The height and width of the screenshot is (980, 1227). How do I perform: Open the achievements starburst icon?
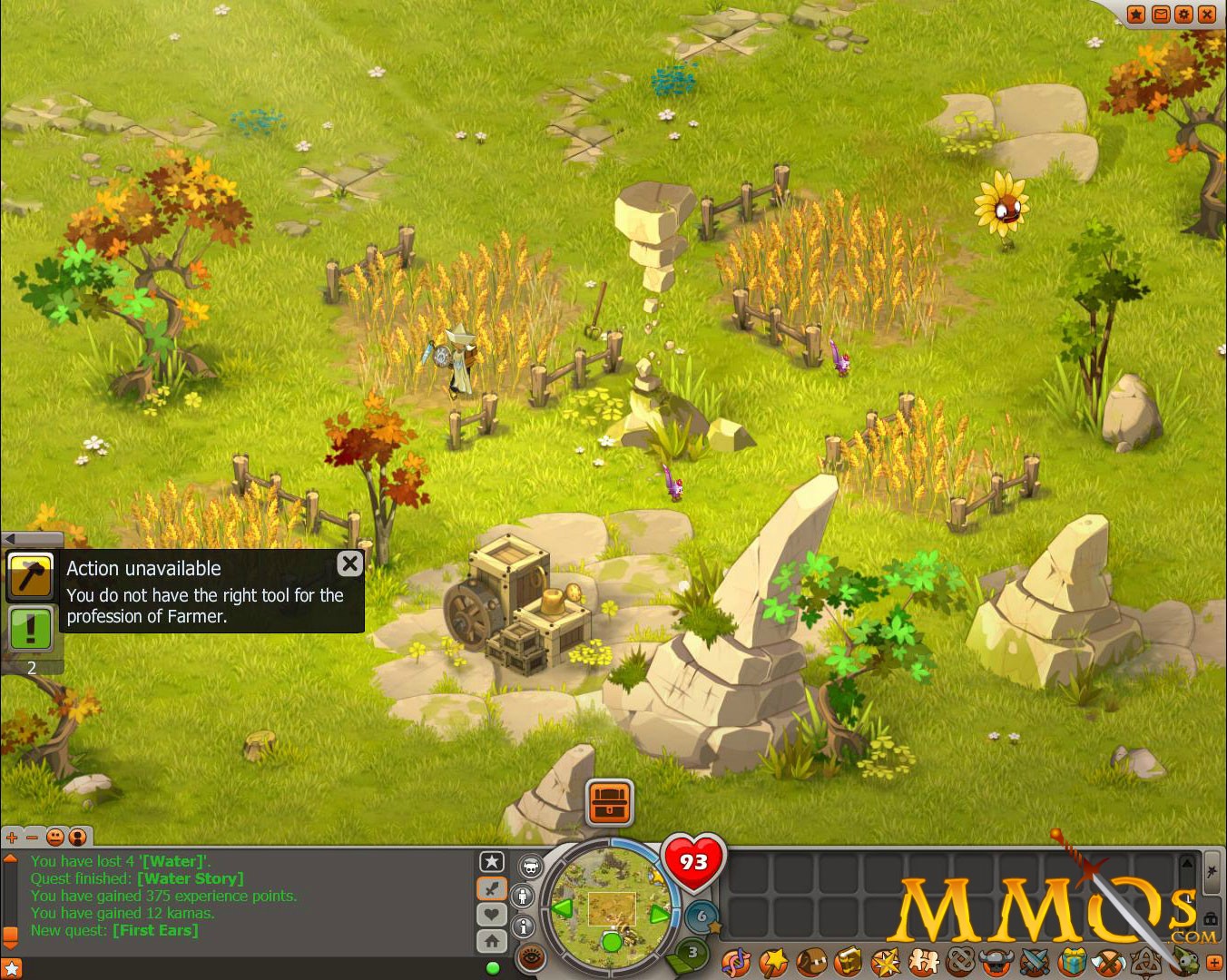point(885,961)
